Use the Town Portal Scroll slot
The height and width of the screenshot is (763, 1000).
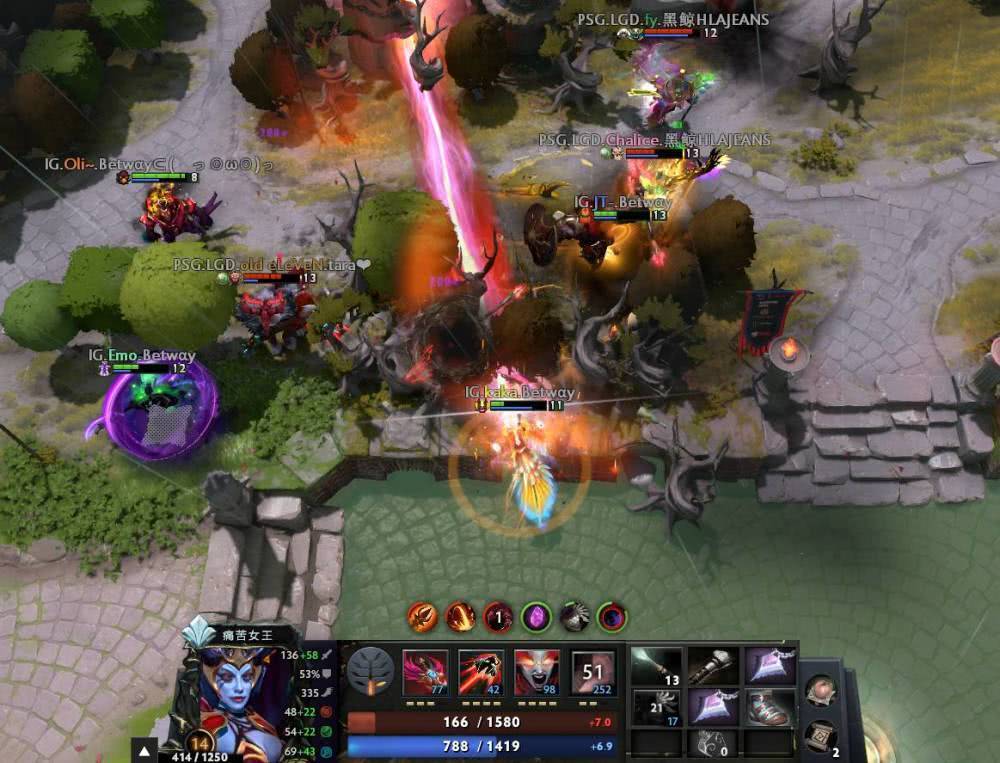point(820,736)
